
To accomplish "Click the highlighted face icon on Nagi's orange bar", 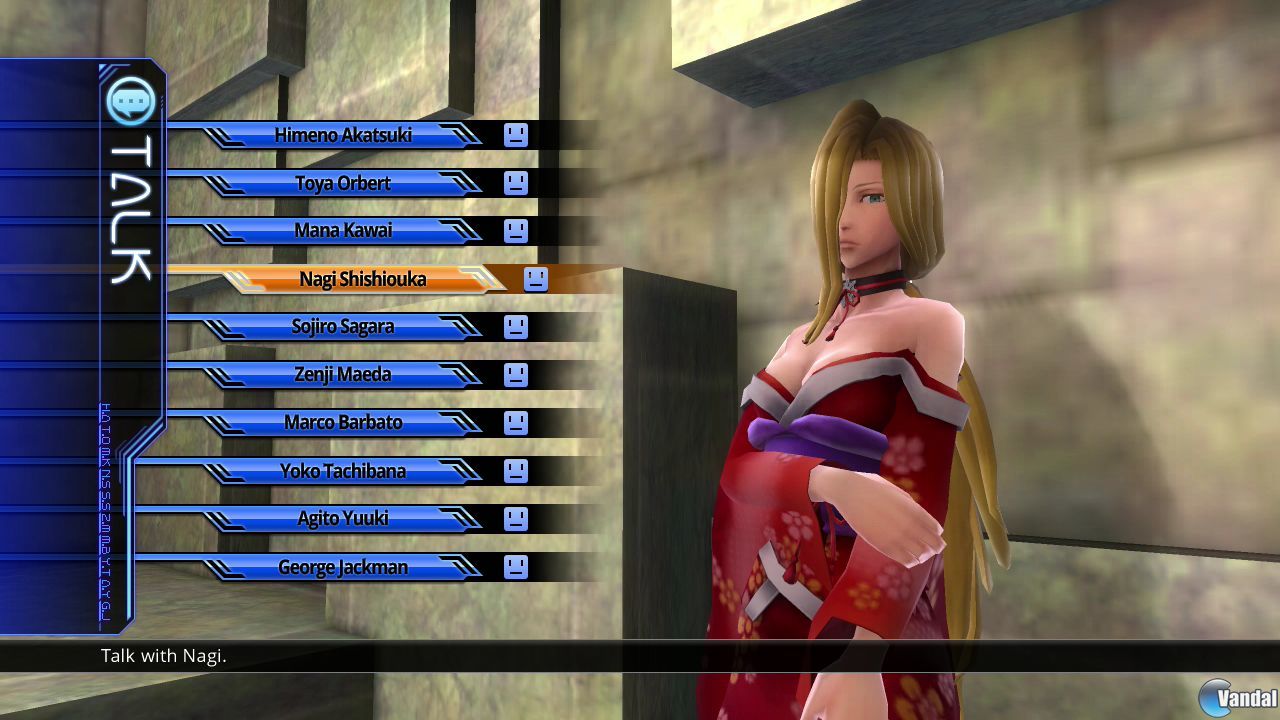I will point(535,281).
